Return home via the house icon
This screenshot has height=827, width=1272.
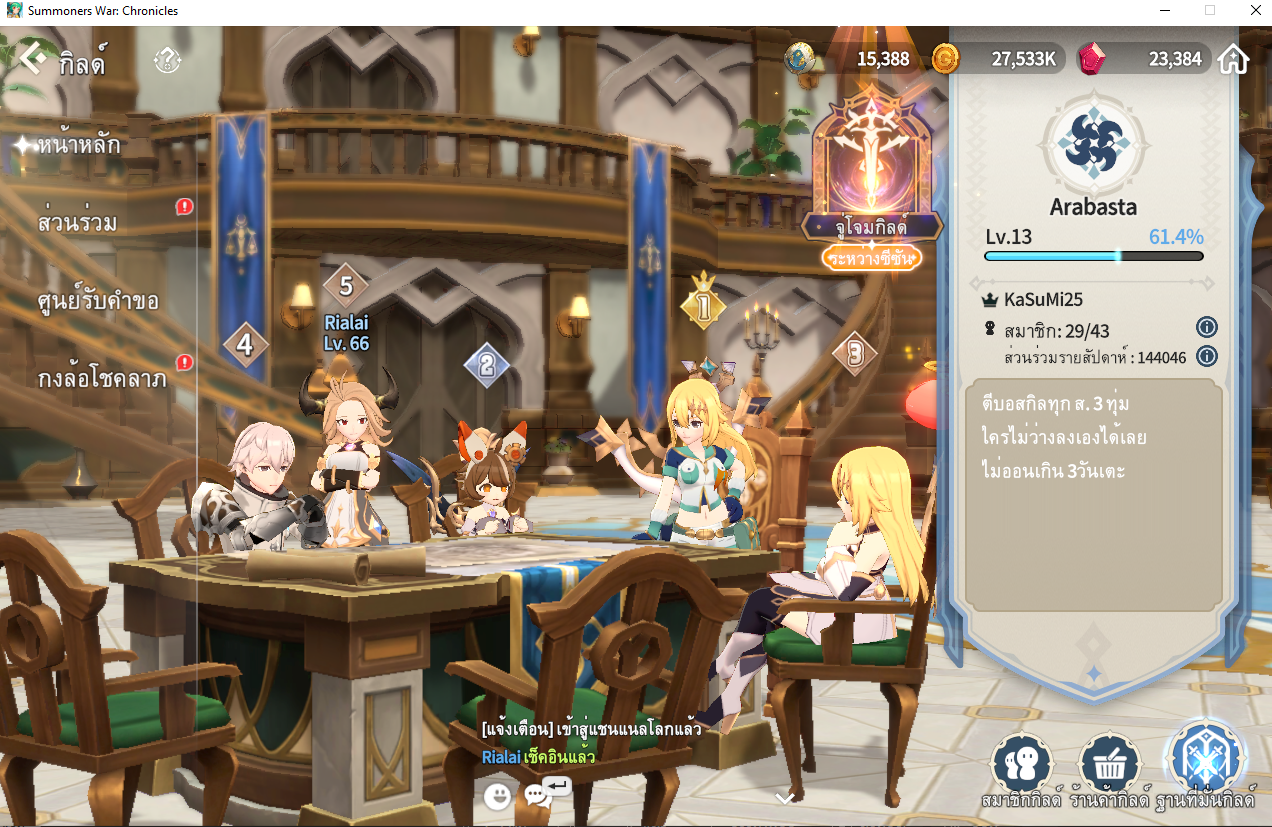(1234, 59)
